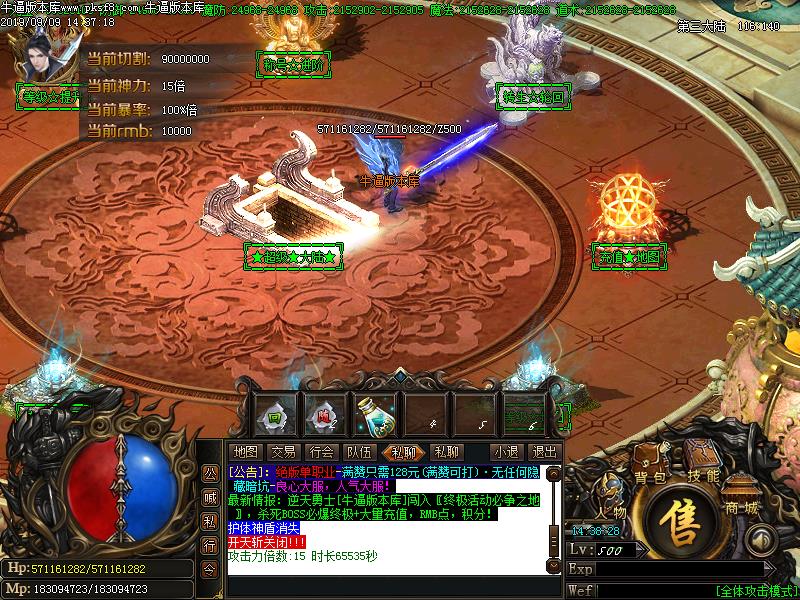Switch chat channel to 公 public

(x=209, y=473)
